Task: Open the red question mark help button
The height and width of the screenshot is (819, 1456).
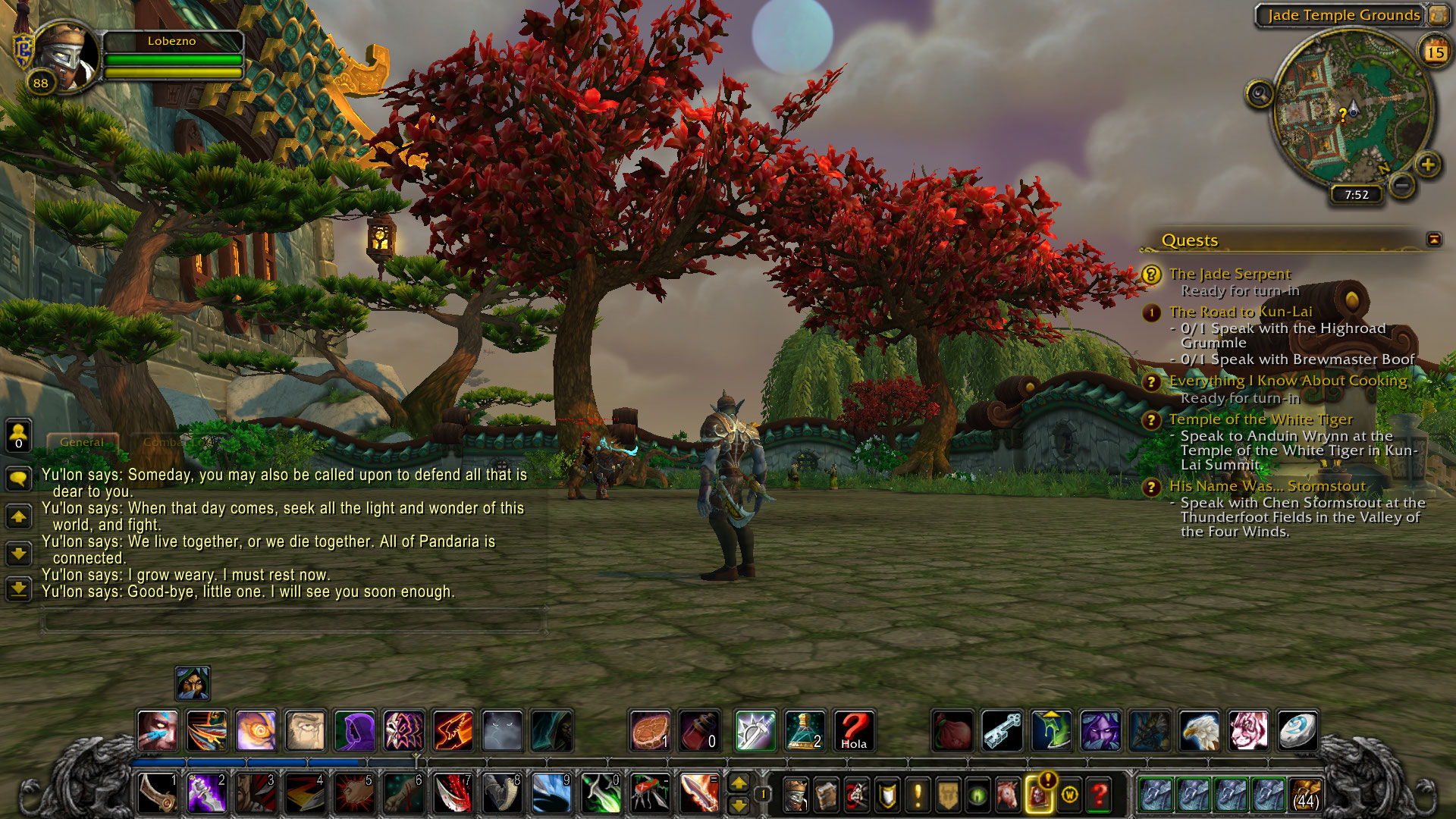Action: pyautogui.click(x=1099, y=795)
